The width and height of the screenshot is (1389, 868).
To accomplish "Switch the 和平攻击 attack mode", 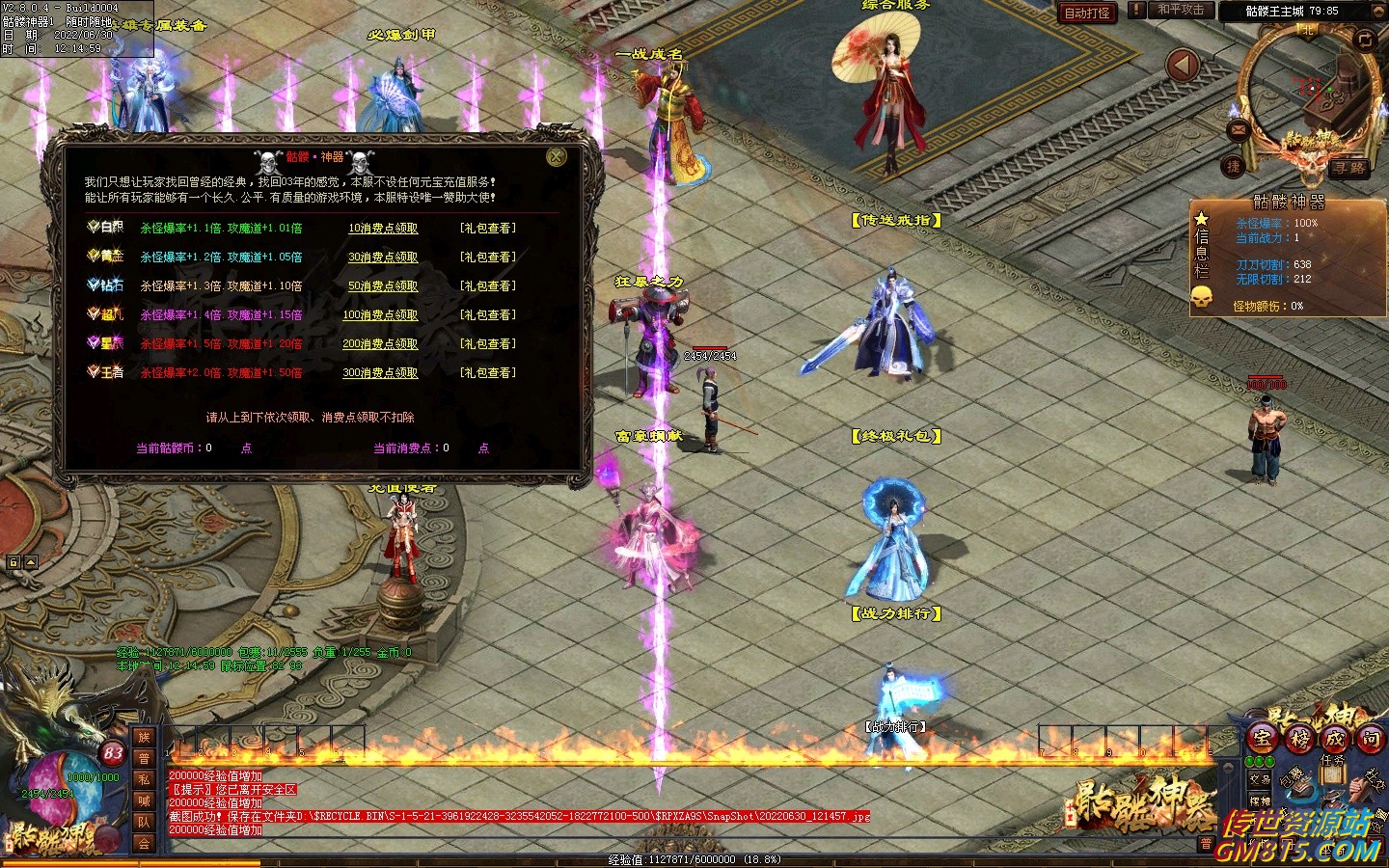I will click(x=1181, y=11).
